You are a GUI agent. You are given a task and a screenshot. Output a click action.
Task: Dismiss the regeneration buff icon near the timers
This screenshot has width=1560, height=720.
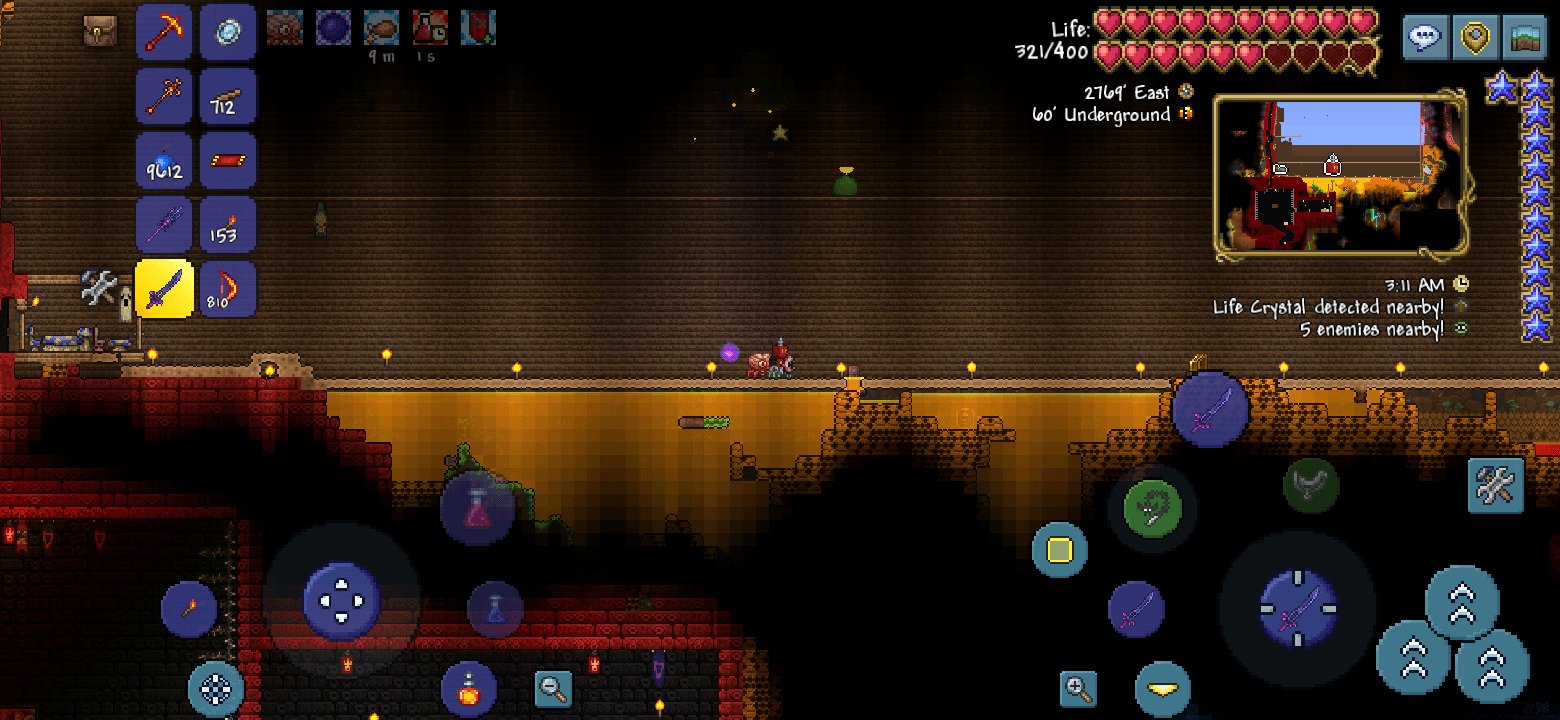(x=478, y=28)
